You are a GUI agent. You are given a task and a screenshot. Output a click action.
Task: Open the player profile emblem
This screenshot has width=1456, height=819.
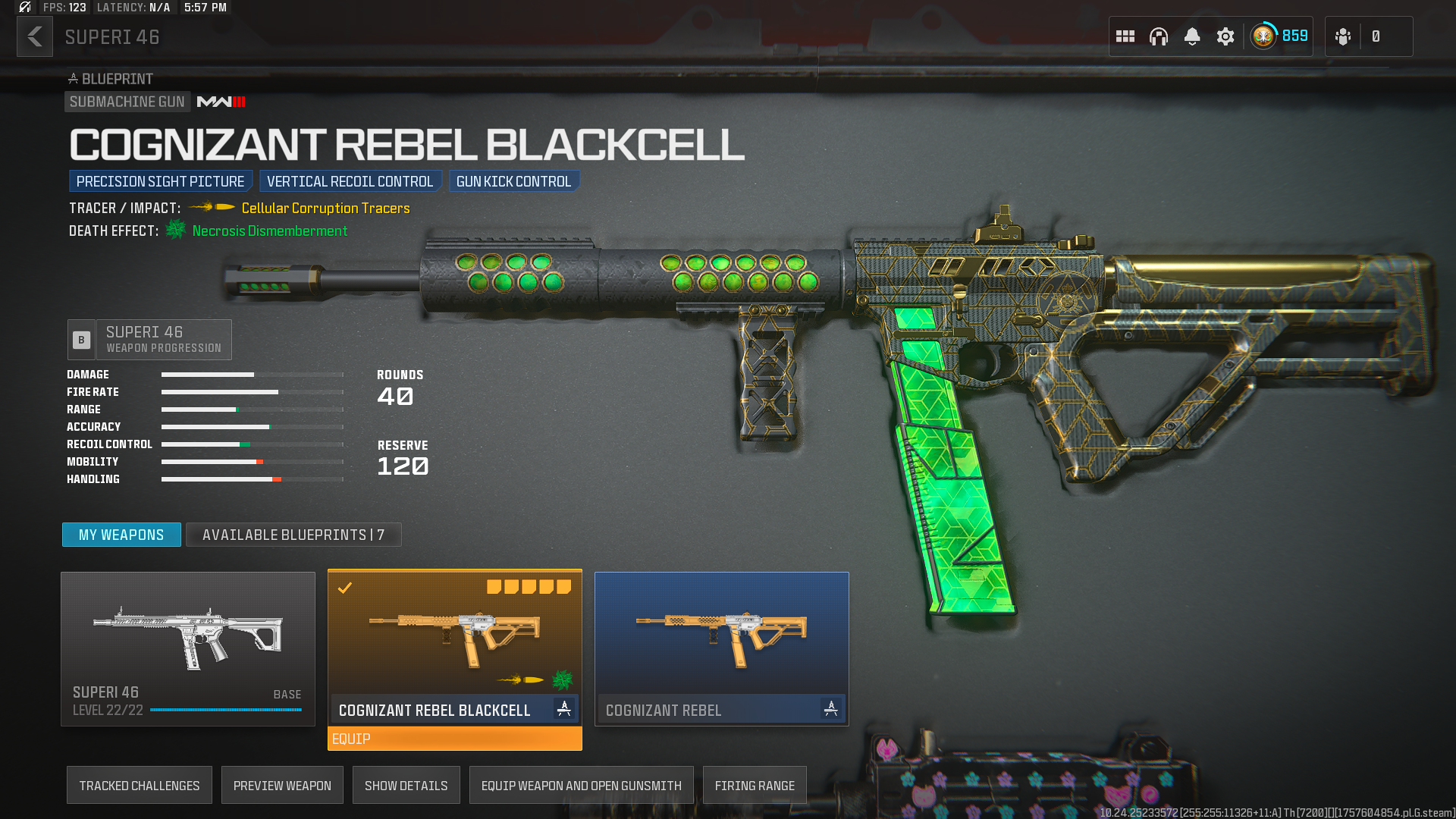click(1264, 36)
